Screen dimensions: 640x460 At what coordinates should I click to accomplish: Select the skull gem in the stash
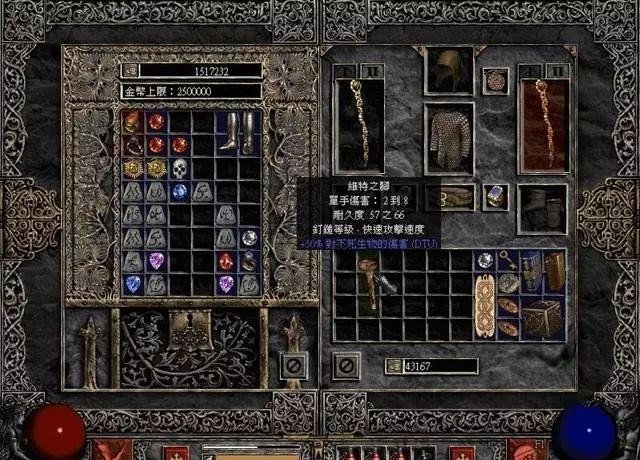pos(180,167)
